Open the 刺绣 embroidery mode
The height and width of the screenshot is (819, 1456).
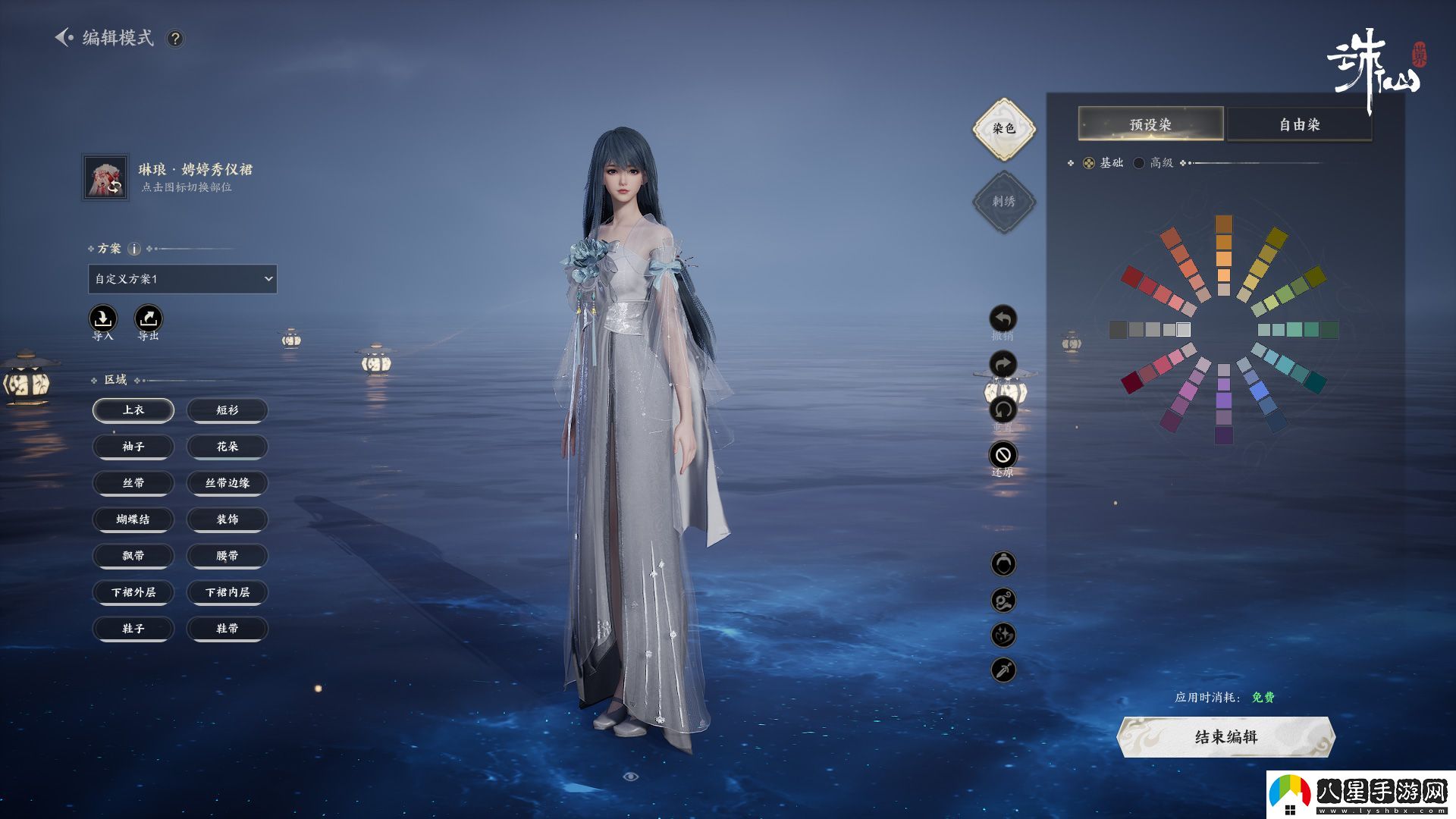coord(1004,202)
